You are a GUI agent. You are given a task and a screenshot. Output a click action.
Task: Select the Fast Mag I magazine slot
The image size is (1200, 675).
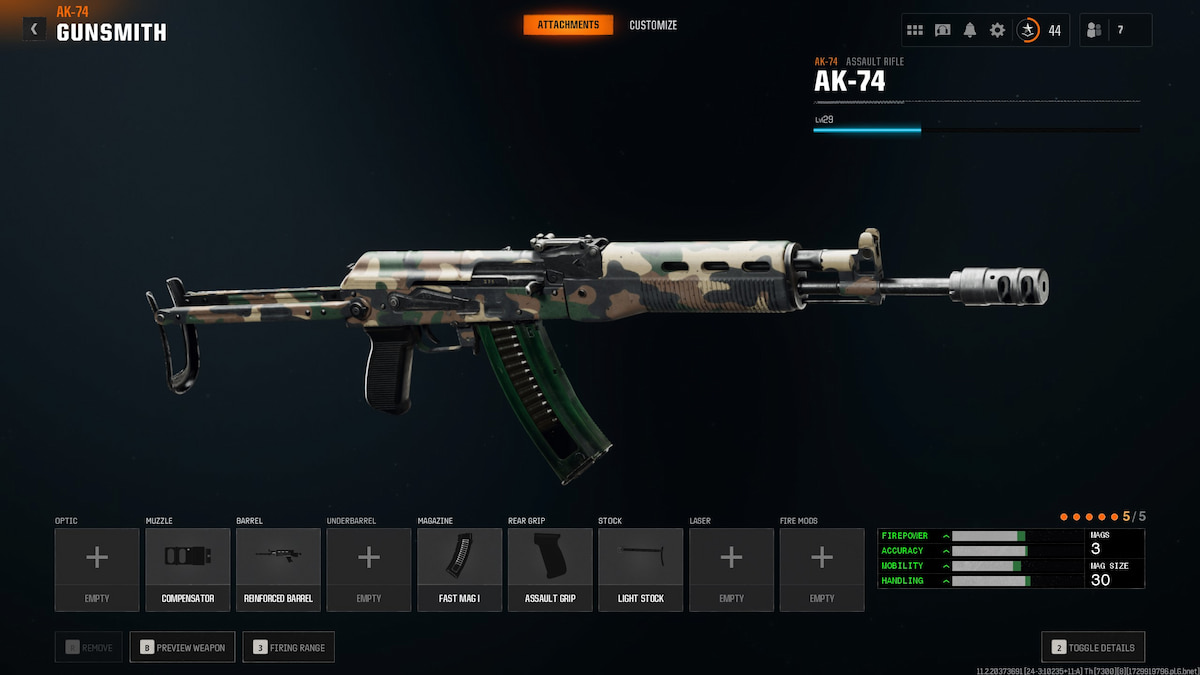pos(460,569)
